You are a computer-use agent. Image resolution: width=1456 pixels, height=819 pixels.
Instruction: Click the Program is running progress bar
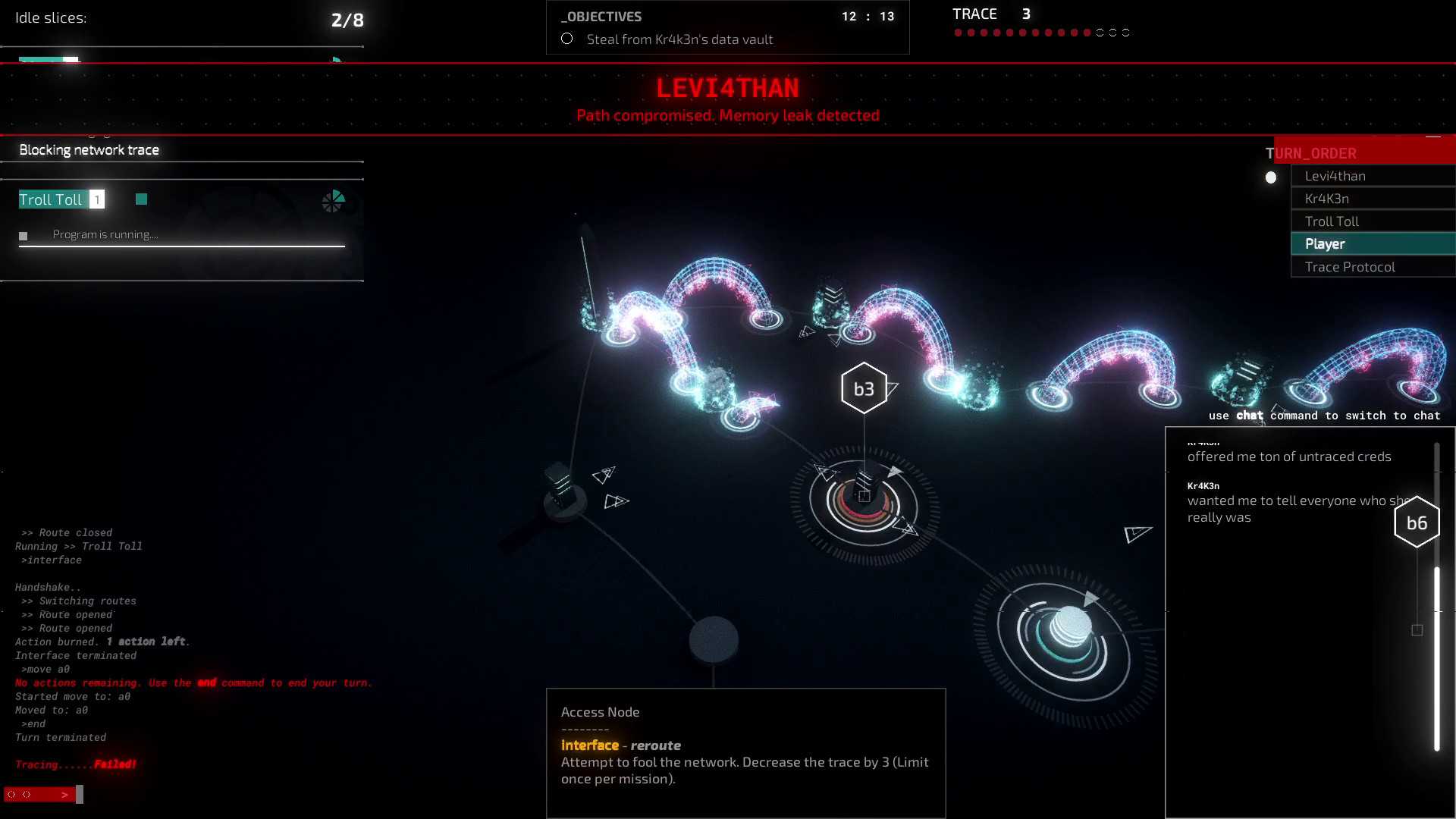click(182, 246)
